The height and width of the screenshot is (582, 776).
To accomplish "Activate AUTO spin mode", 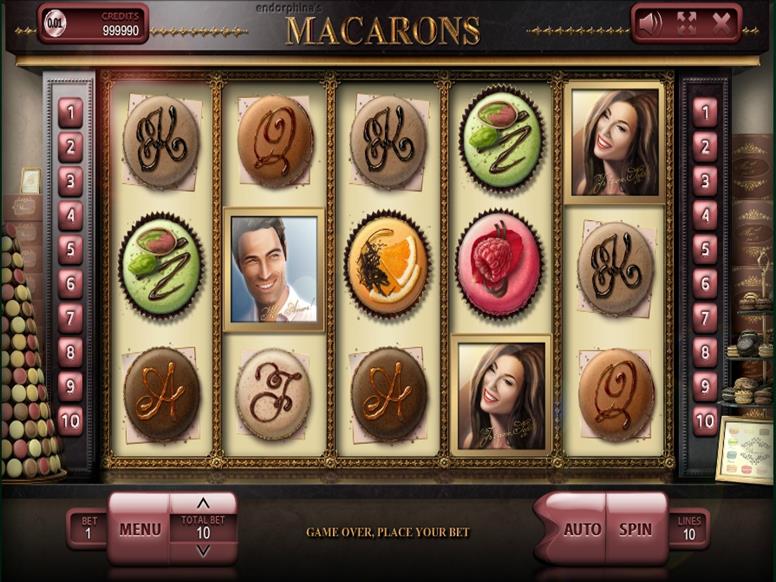I will pos(582,529).
